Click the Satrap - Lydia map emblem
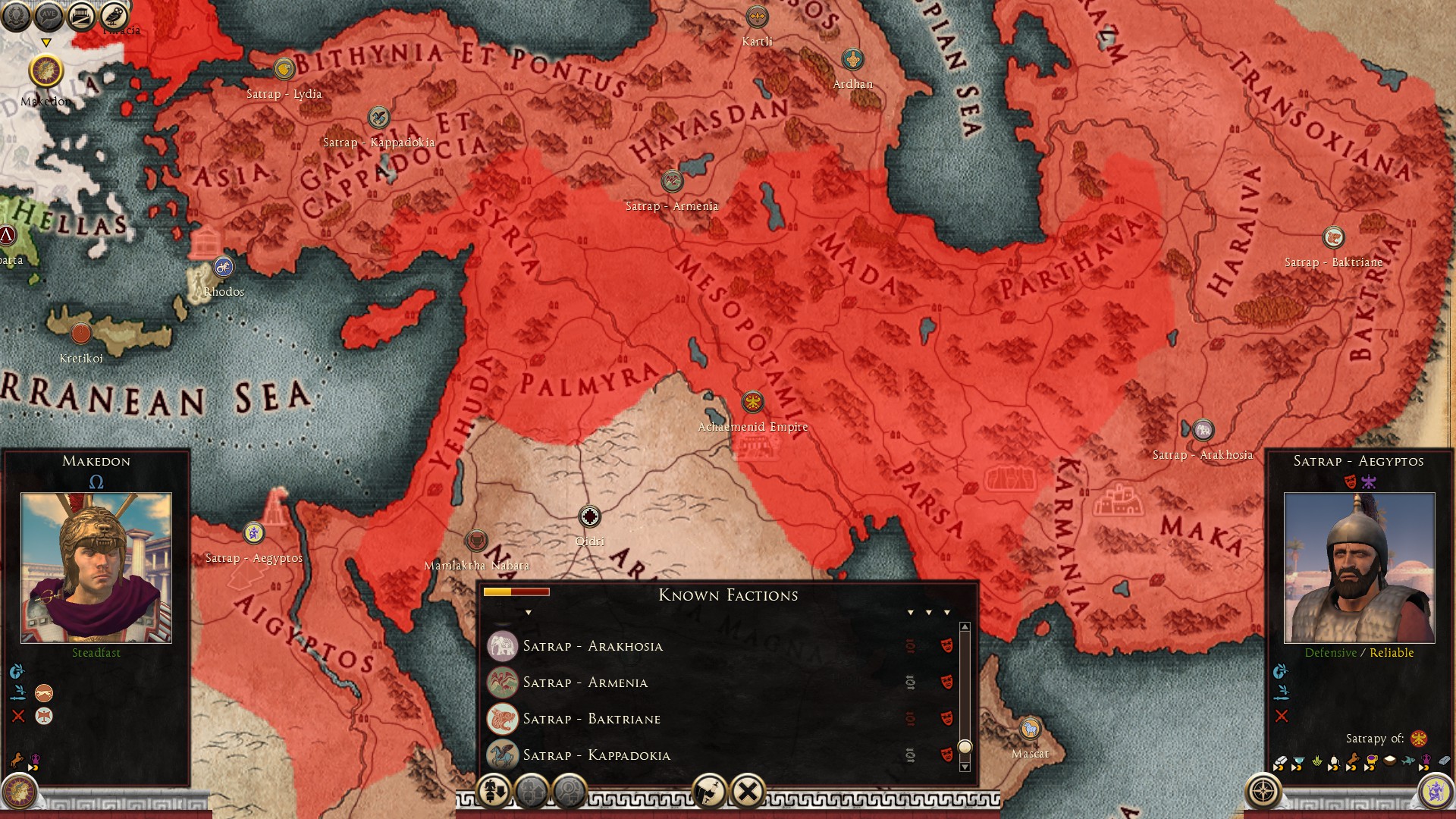Image resolution: width=1456 pixels, height=819 pixels. [x=284, y=69]
